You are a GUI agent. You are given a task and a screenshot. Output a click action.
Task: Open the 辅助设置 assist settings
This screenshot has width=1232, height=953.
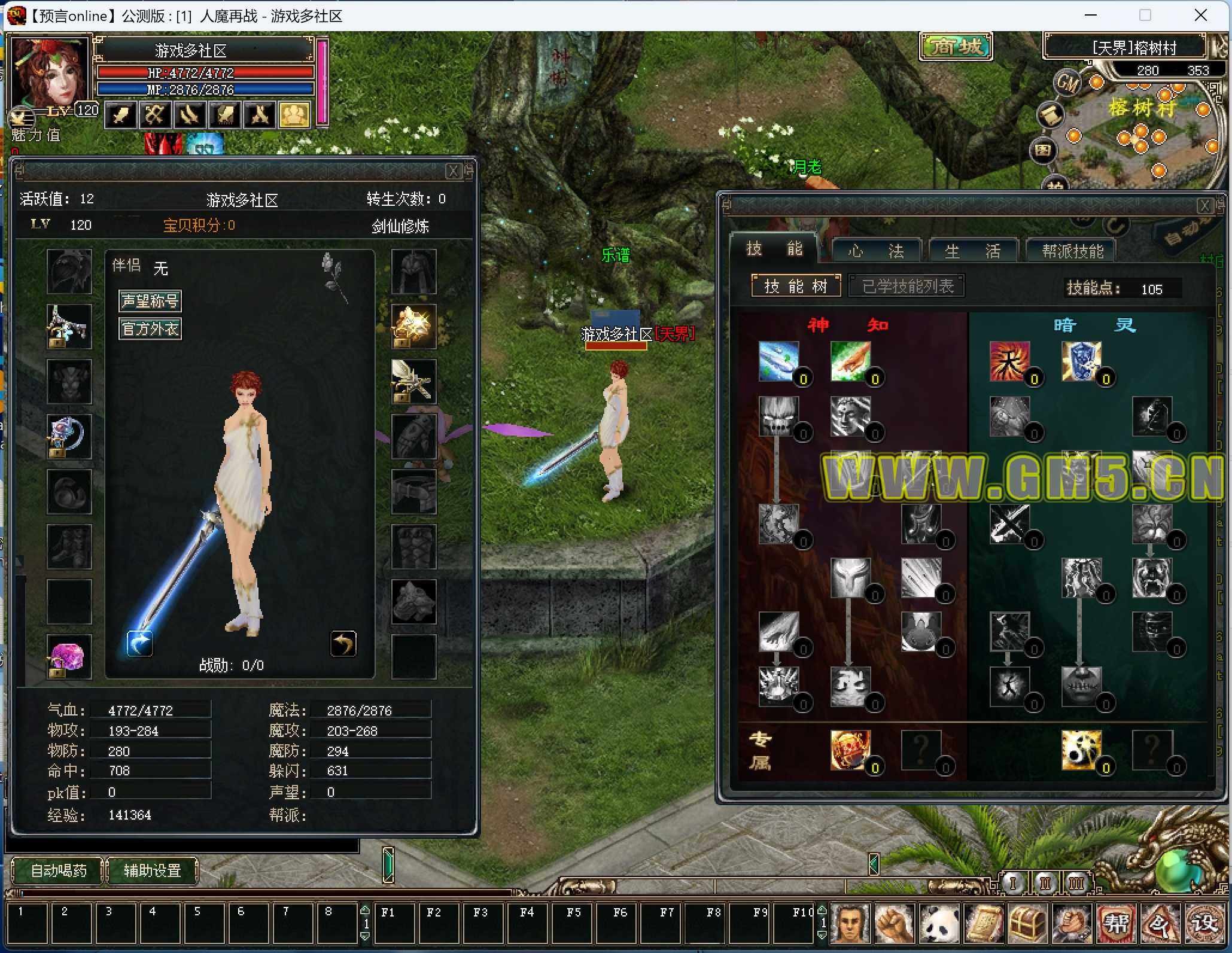(x=152, y=870)
